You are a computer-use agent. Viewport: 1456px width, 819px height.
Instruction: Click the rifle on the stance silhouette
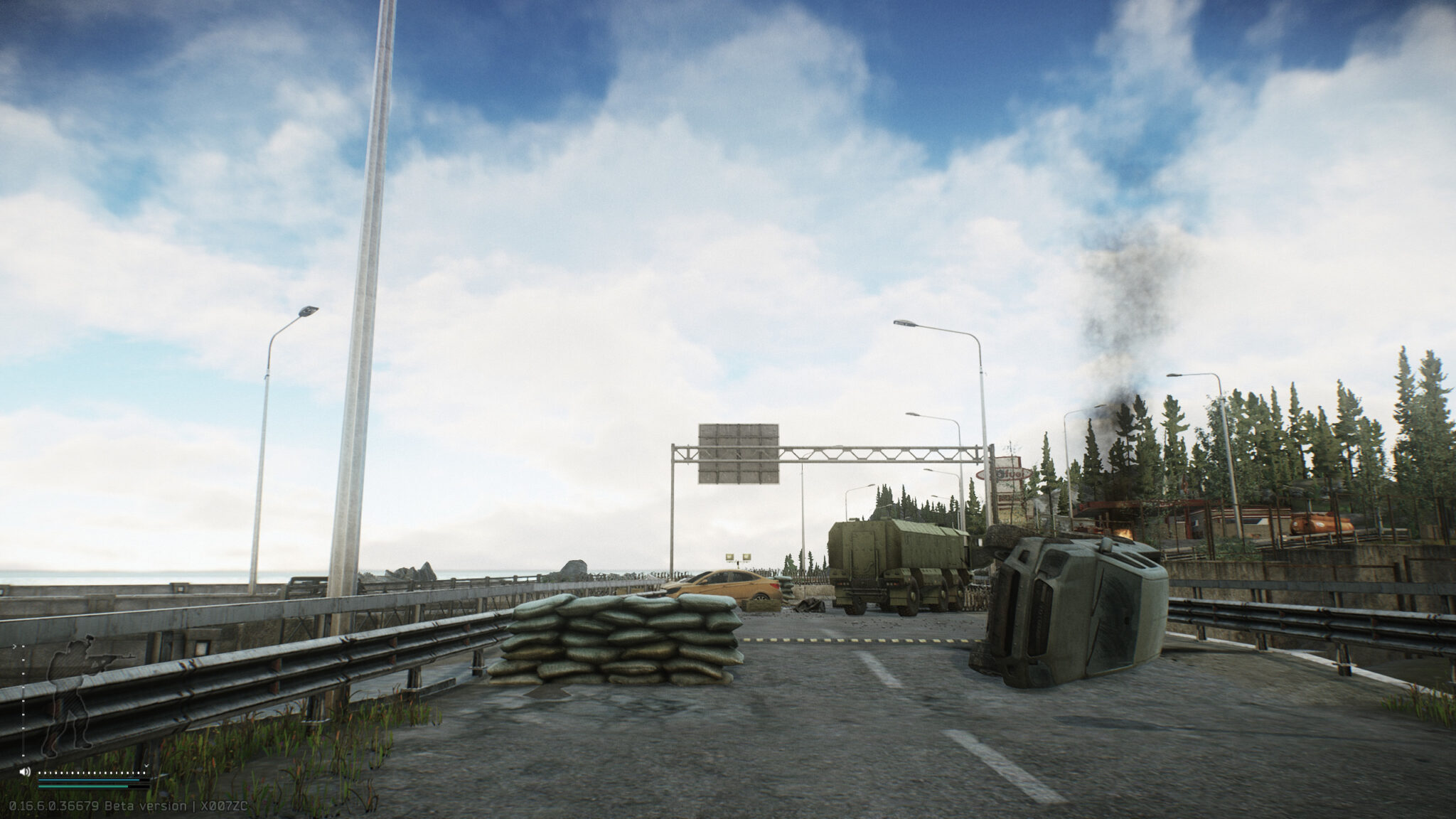point(109,658)
